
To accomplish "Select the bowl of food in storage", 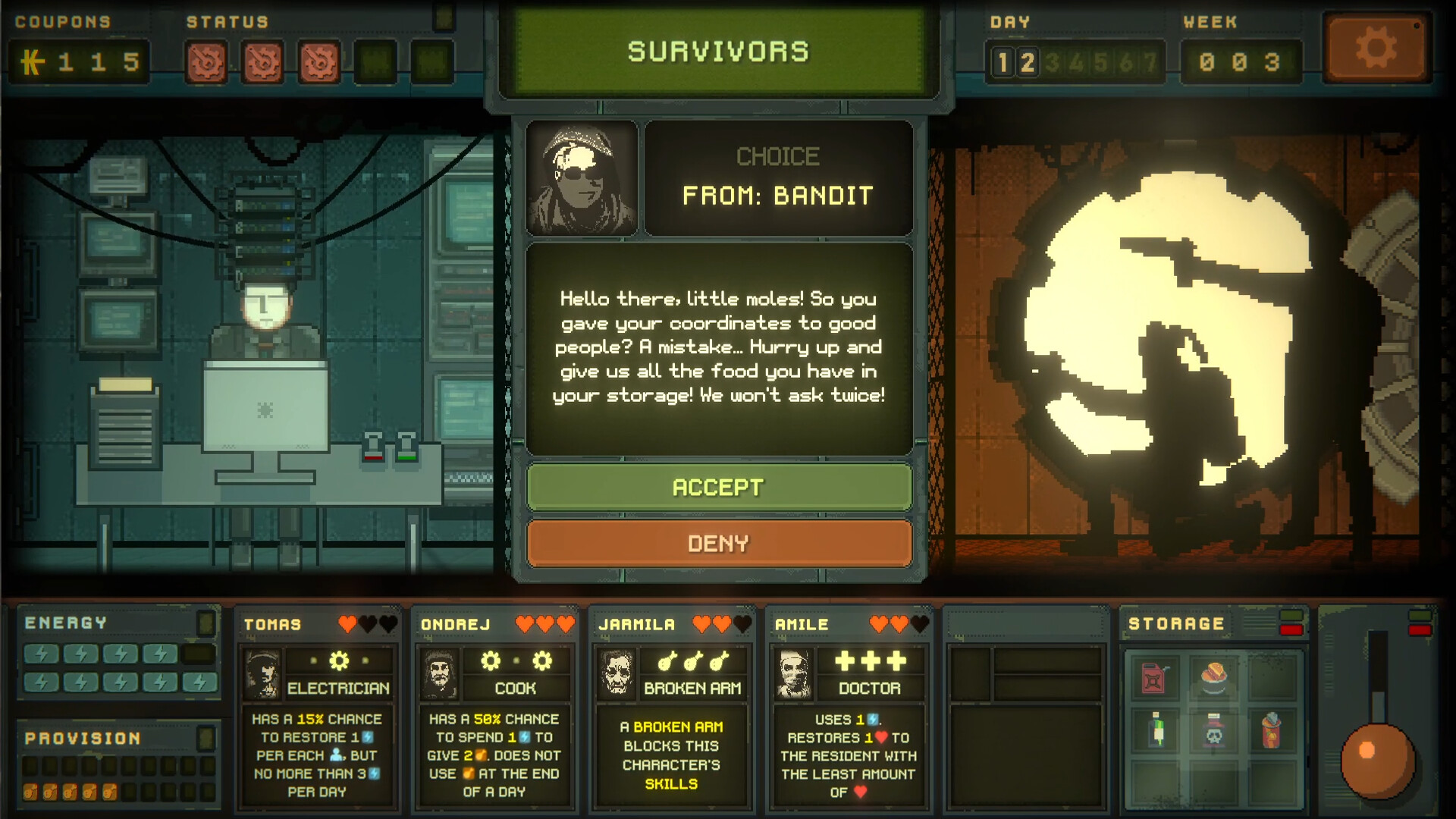I will 1213,676.
